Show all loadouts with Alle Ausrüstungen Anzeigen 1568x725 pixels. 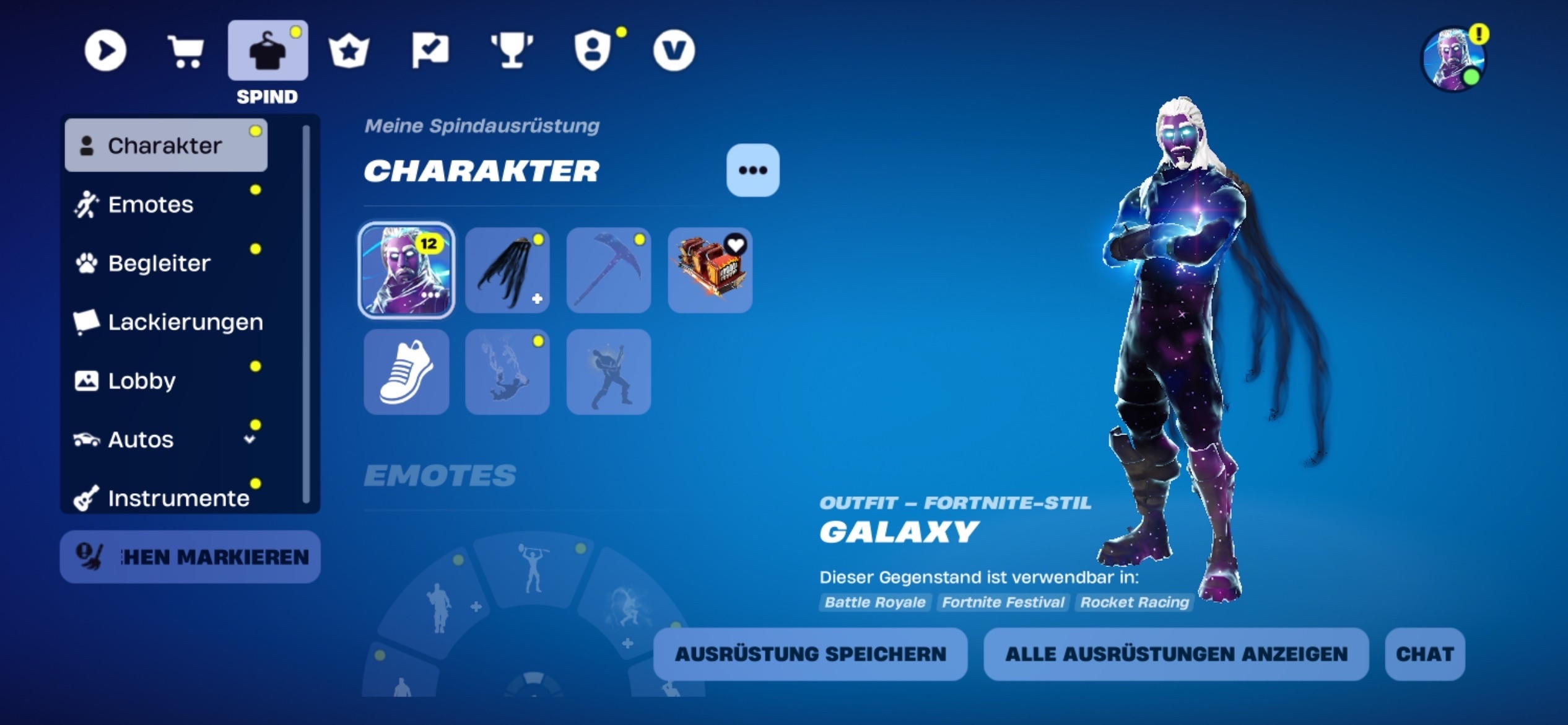click(x=1176, y=654)
